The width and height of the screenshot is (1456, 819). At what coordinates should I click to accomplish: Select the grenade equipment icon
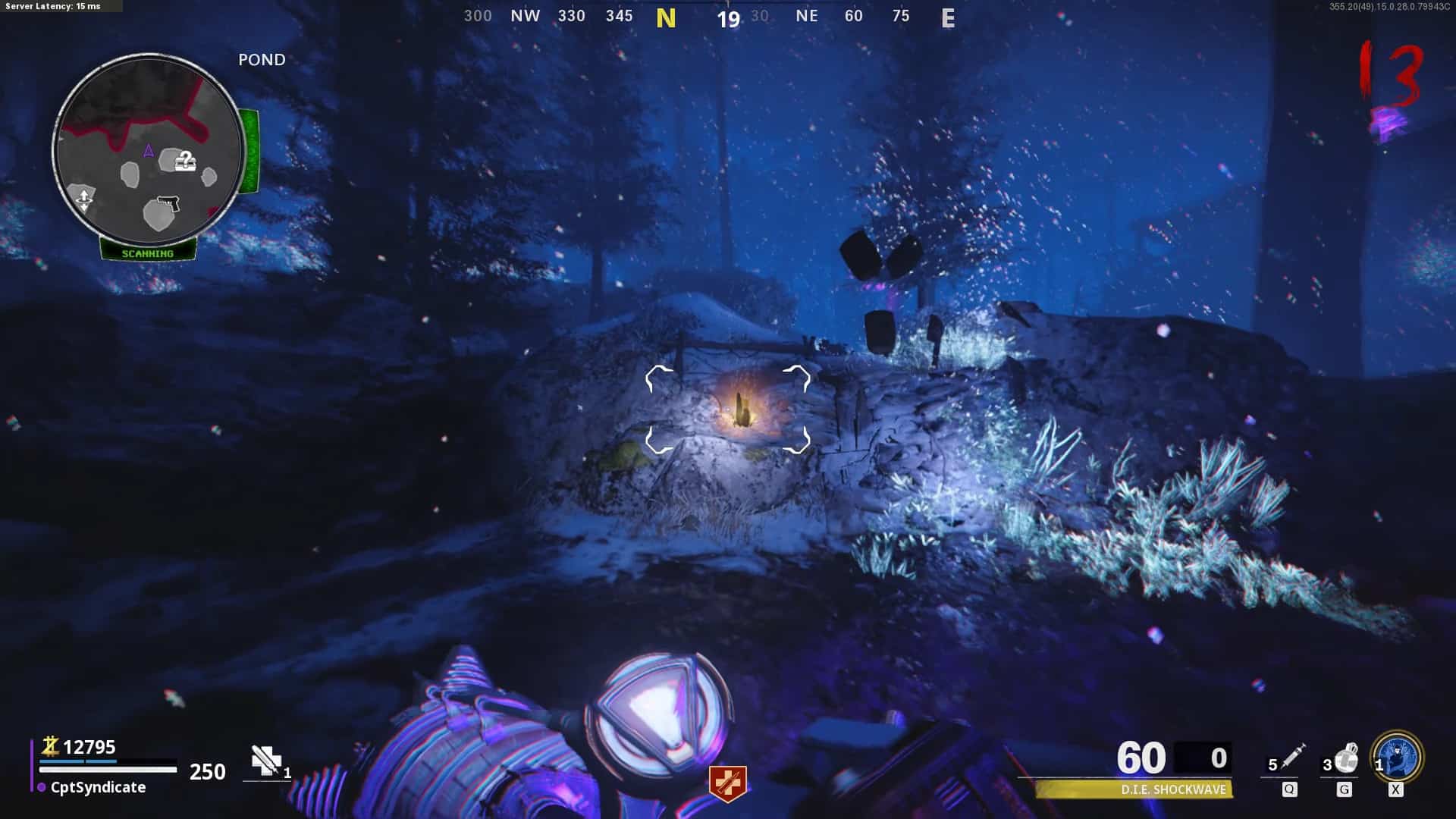pos(1347,758)
